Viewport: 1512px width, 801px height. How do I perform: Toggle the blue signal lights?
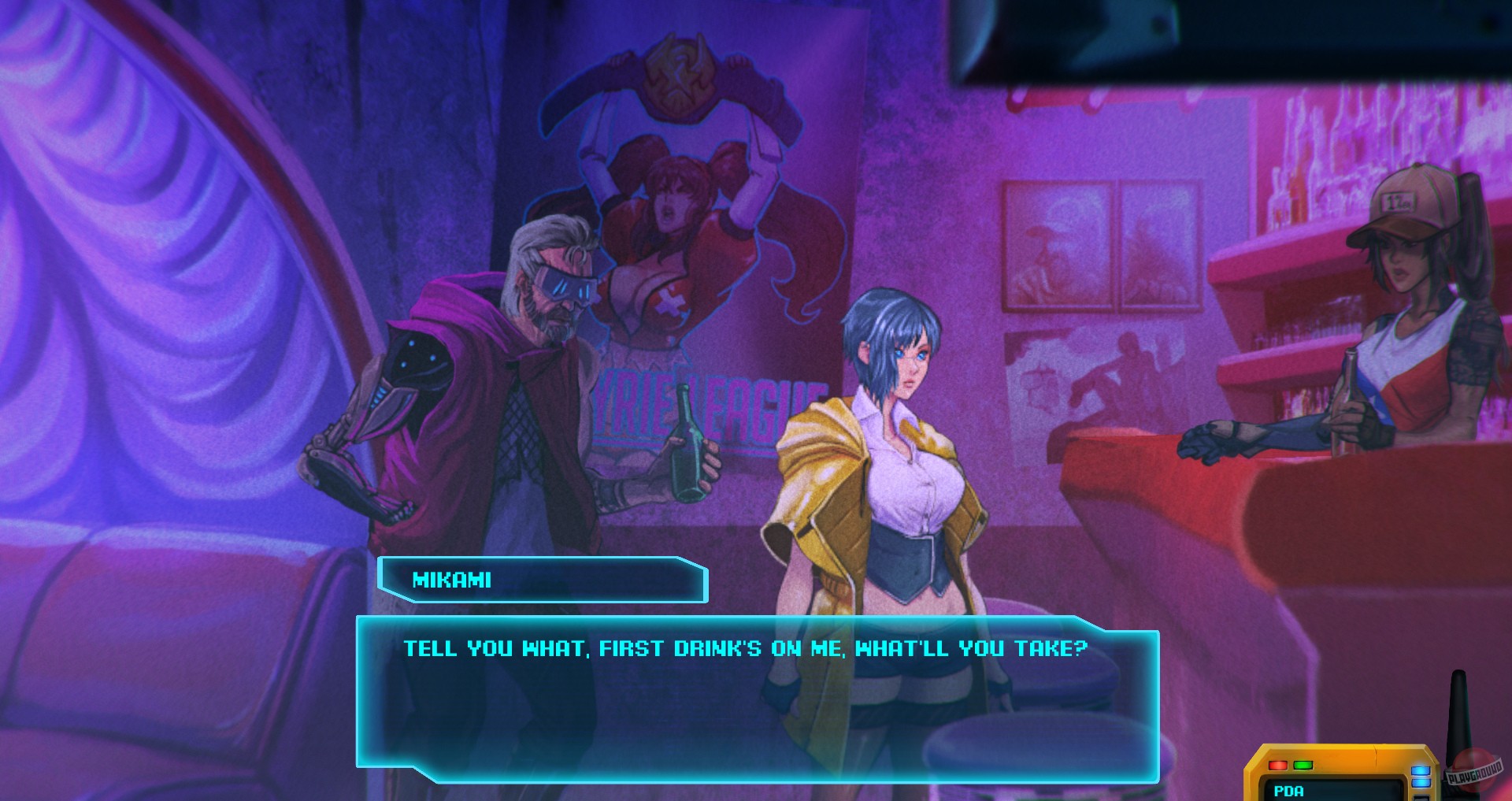pyautogui.click(x=1421, y=777)
